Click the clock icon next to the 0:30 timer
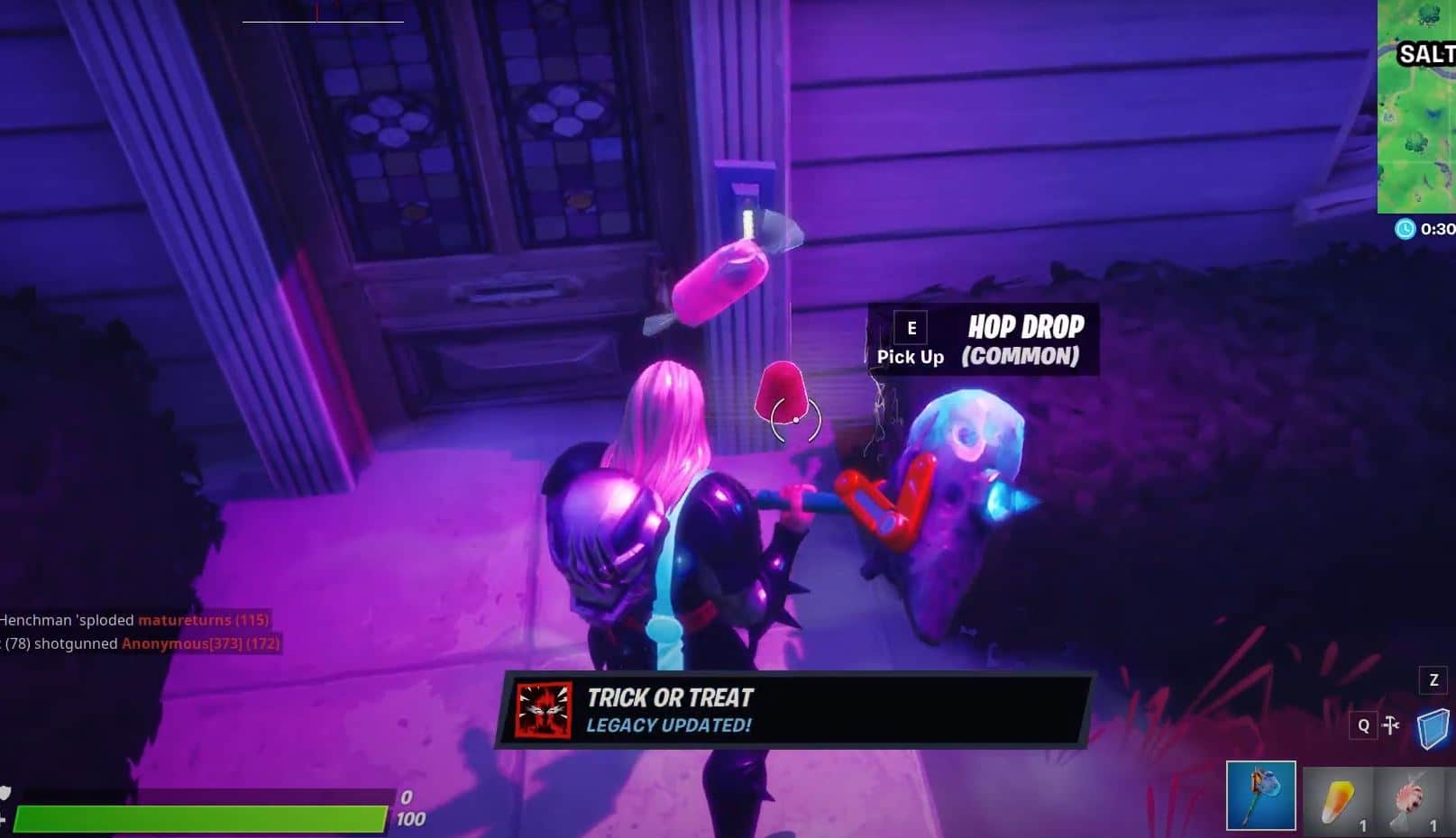 coord(1403,229)
